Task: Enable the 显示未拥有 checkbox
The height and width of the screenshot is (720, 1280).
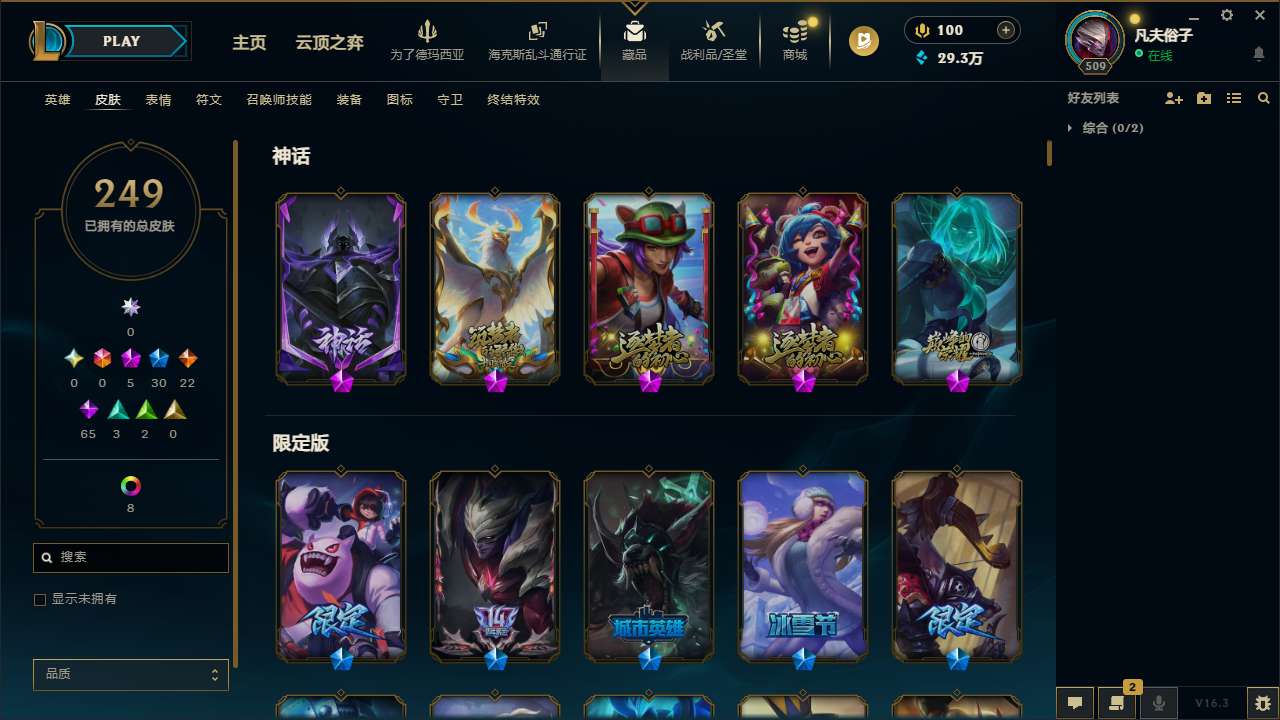Action: click(40, 599)
